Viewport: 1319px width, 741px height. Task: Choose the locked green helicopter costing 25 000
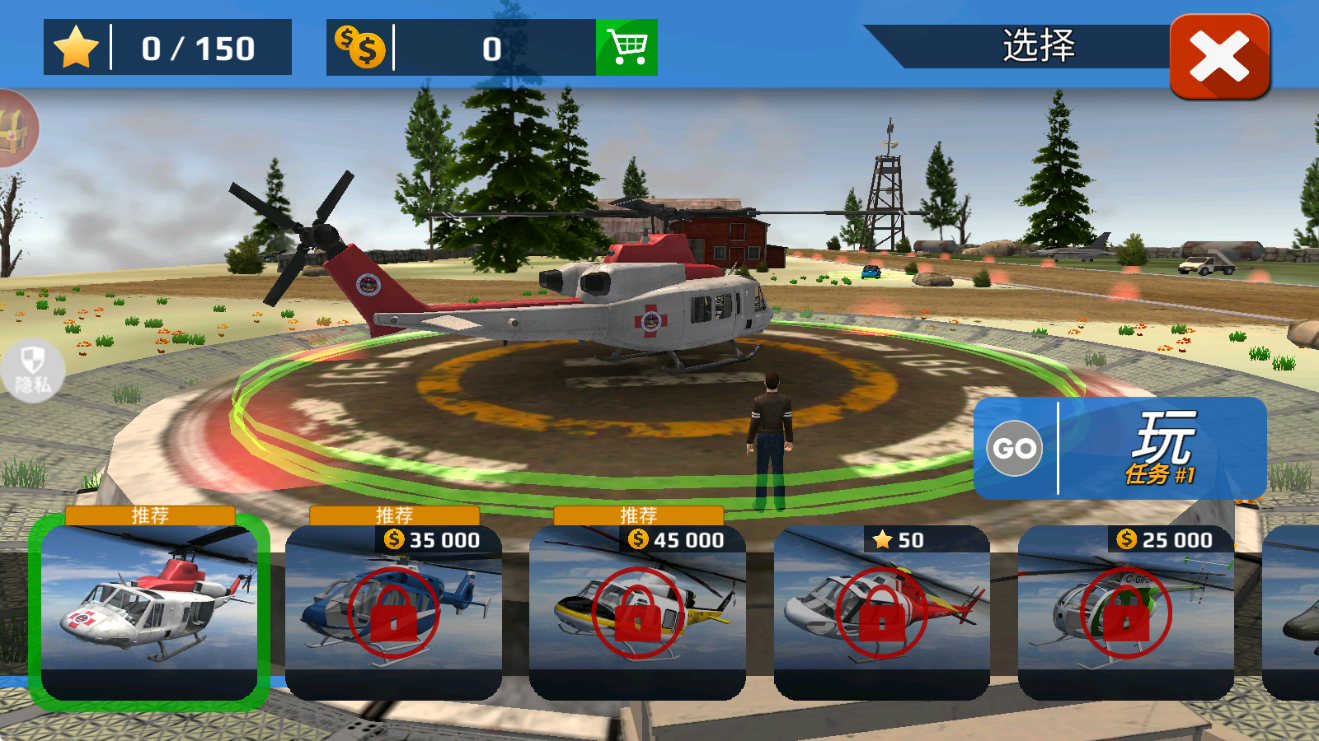click(x=1125, y=612)
